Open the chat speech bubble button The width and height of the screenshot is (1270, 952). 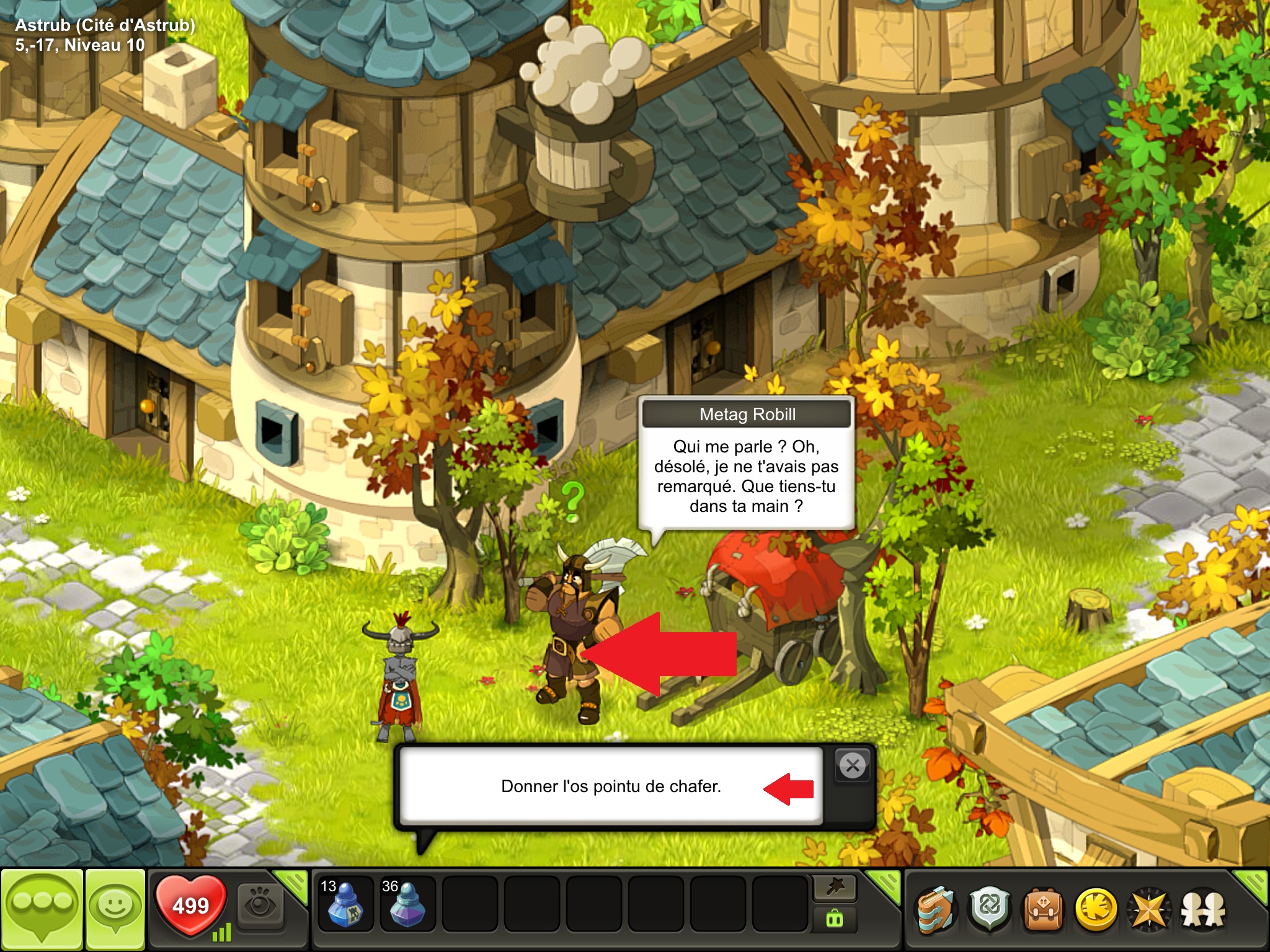[x=42, y=908]
